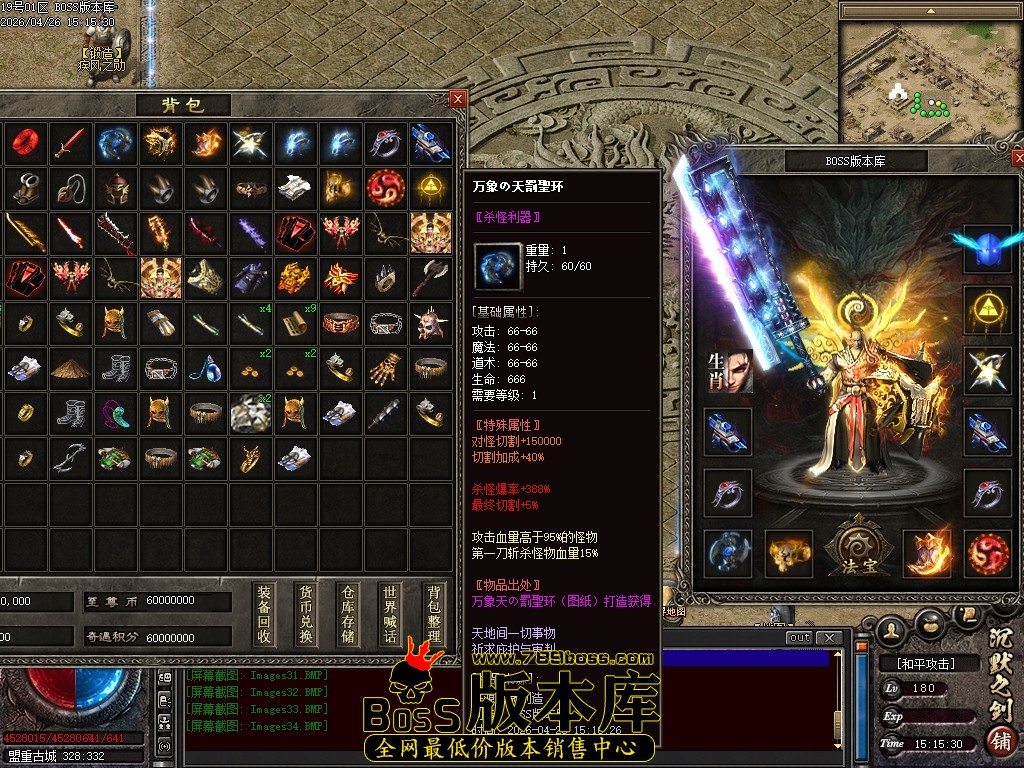The height and width of the screenshot is (768, 1024).
Task: Click the chat window OUT button
Action: click(x=799, y=638)
